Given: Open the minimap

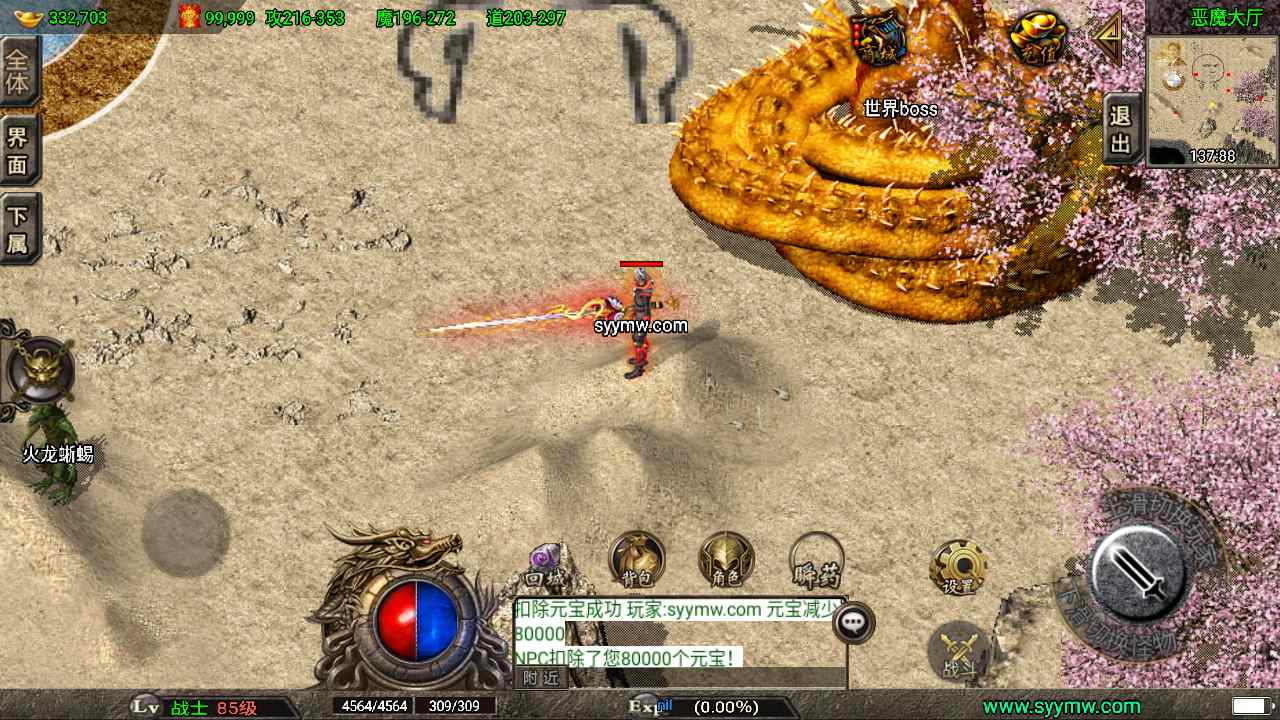Looking at the screenshot, I should pos(1212,99).
